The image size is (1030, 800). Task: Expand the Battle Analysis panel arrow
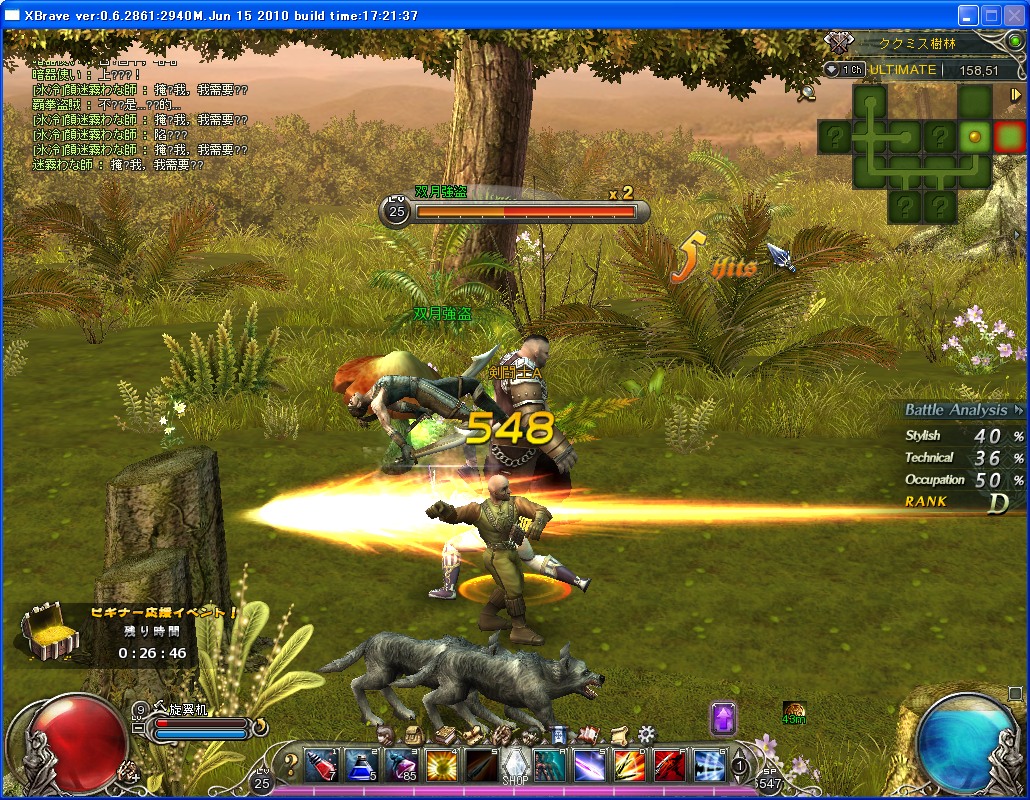[1018, 410]
